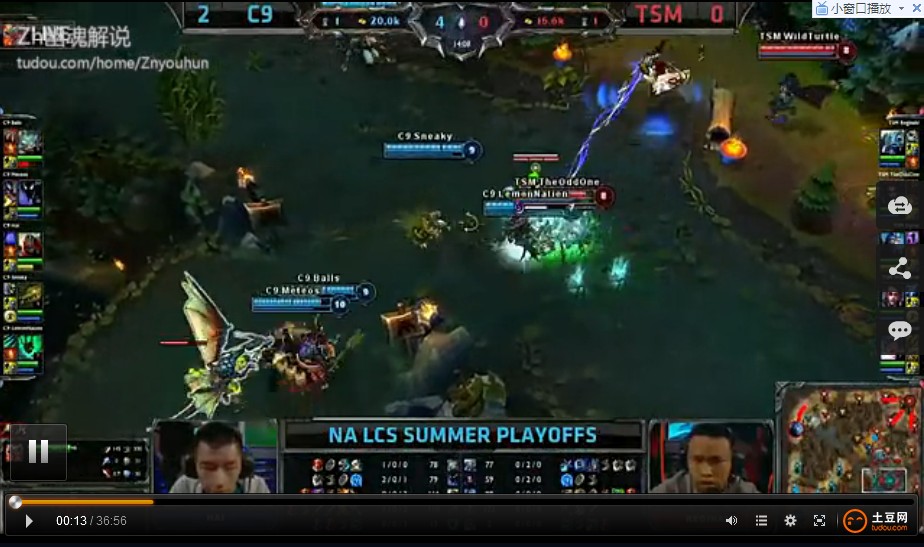924x547 pixels.
Task: Open the share icon on the side panel
Action: 899,268
